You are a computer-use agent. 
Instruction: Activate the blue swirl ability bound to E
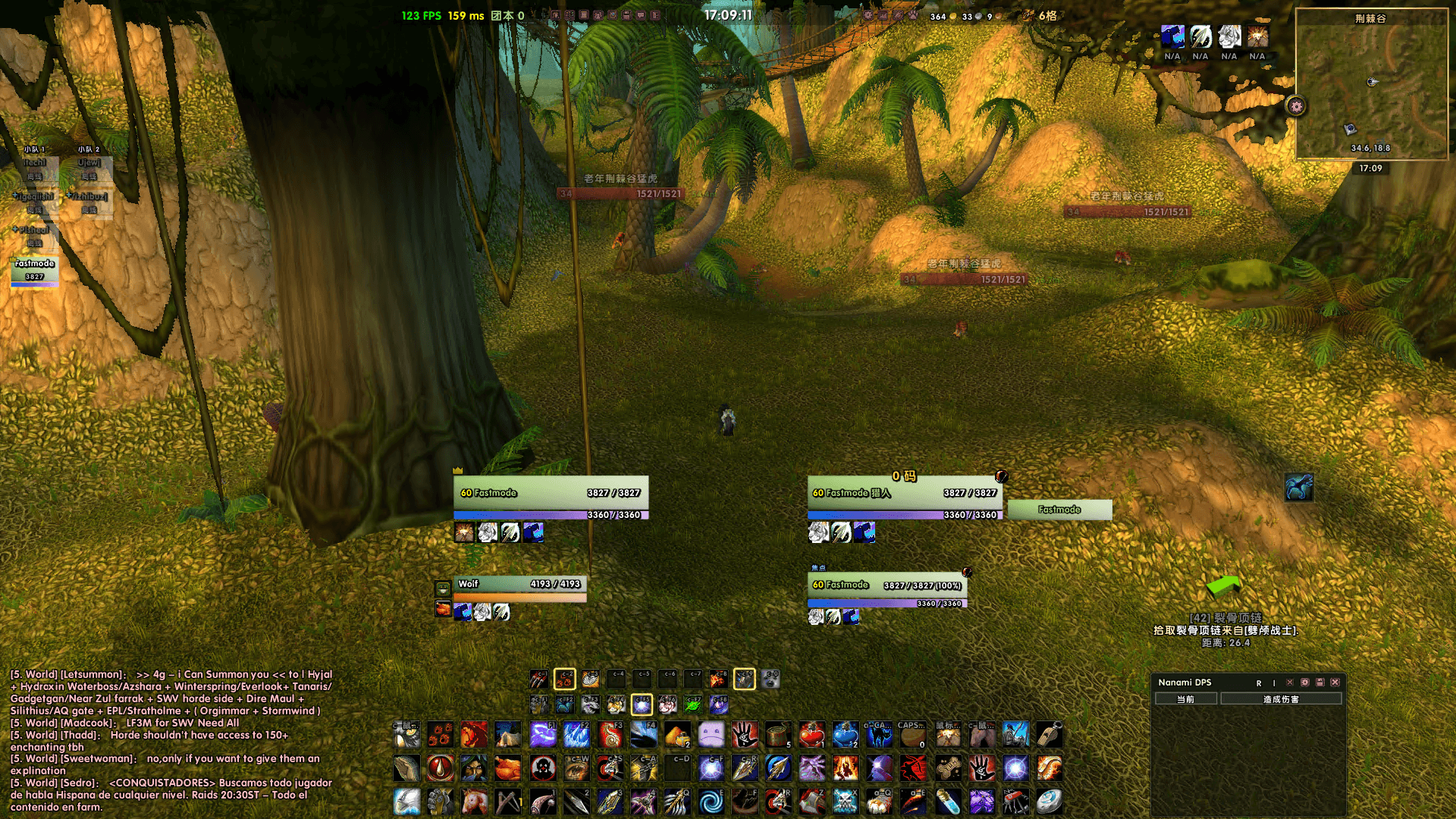[x=711, y=801]
